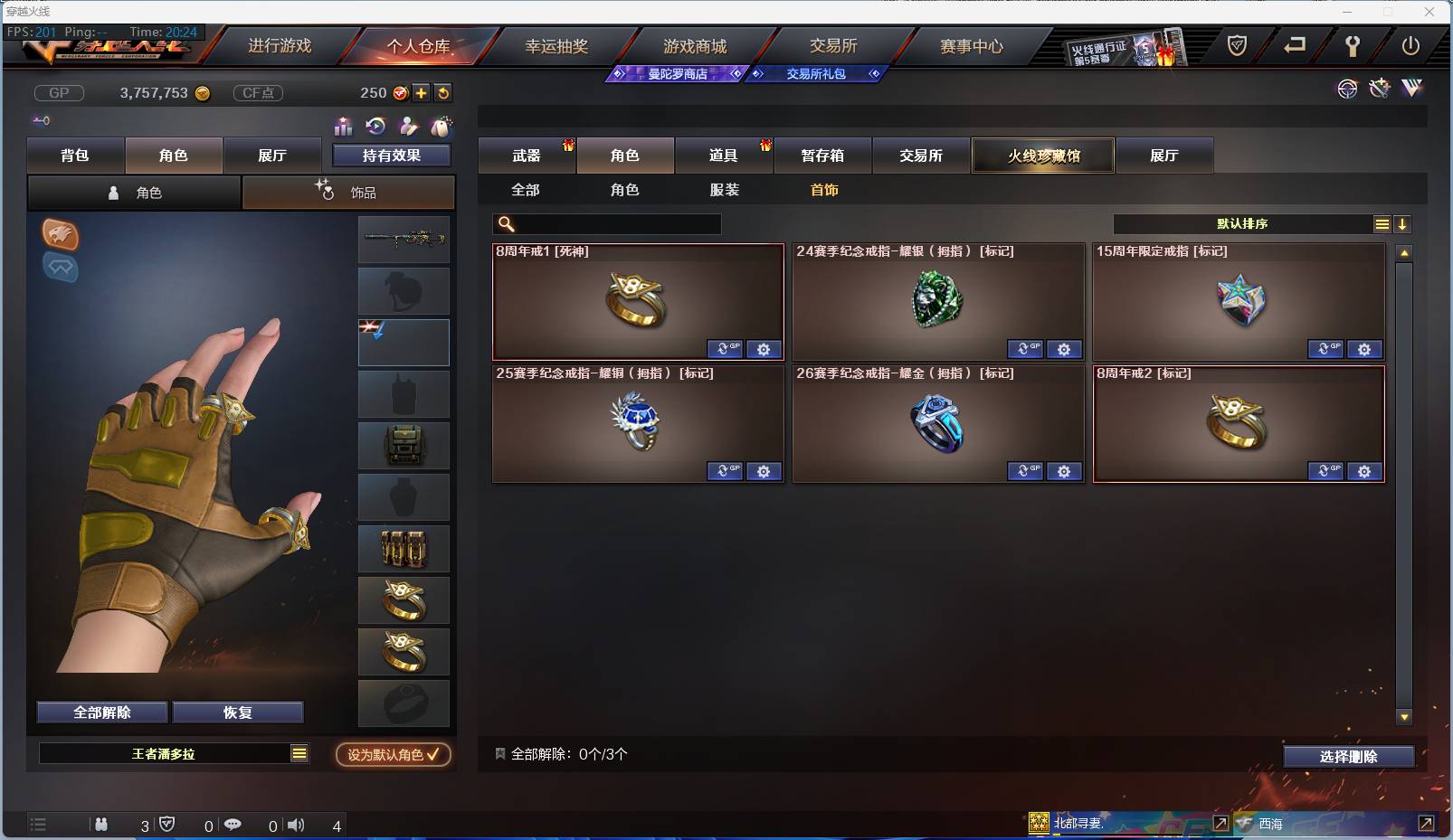Open the 默认排序 sort dropdown
Image resolution: width=1453 pixels, height=840 pixels.
pyautogui.click(x=1239, y=223)
